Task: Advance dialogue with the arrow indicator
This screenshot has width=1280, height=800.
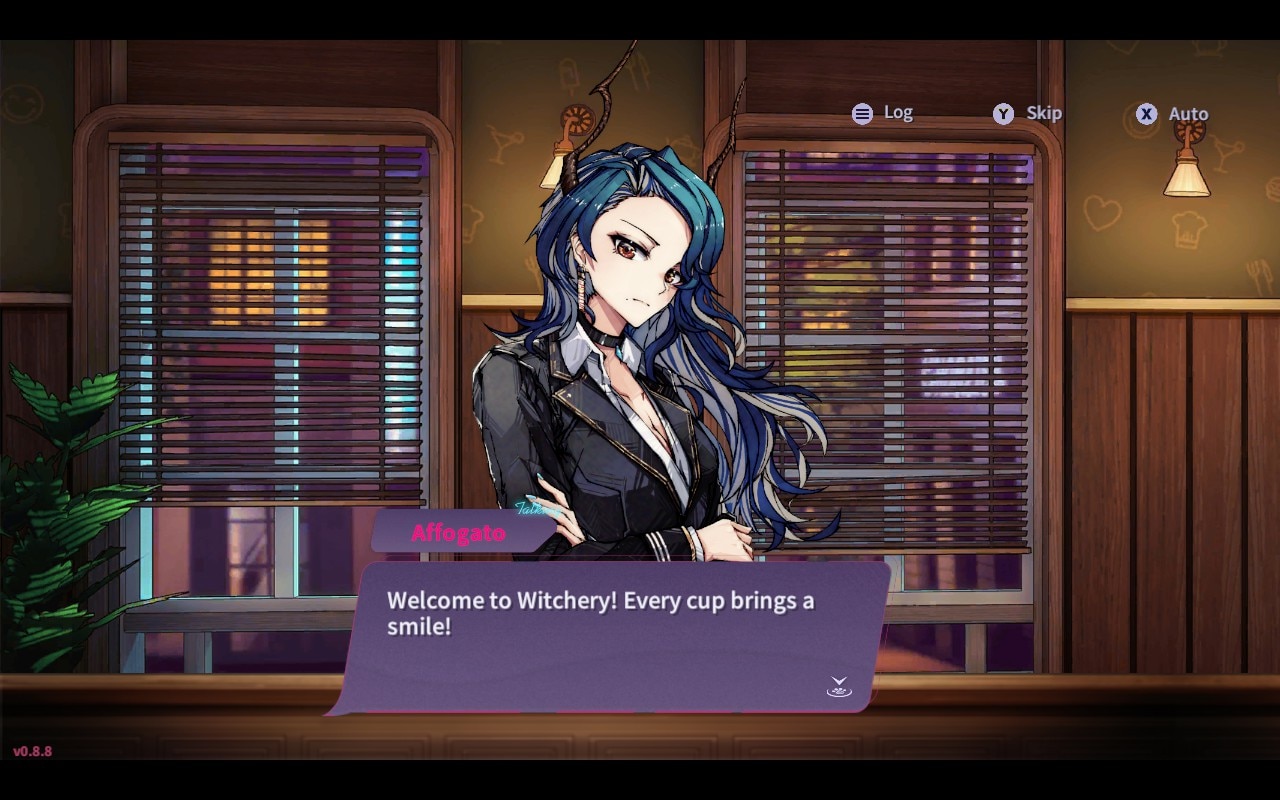Action: (x=839, y=686)
